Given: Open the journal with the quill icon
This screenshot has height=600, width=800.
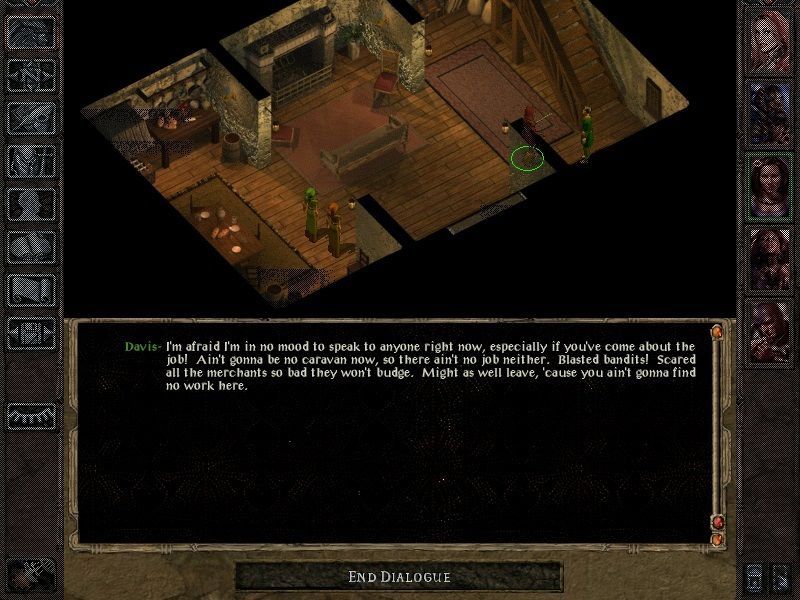Looking at the screenshot, I should pyautogui.click(x=31, y=117).
